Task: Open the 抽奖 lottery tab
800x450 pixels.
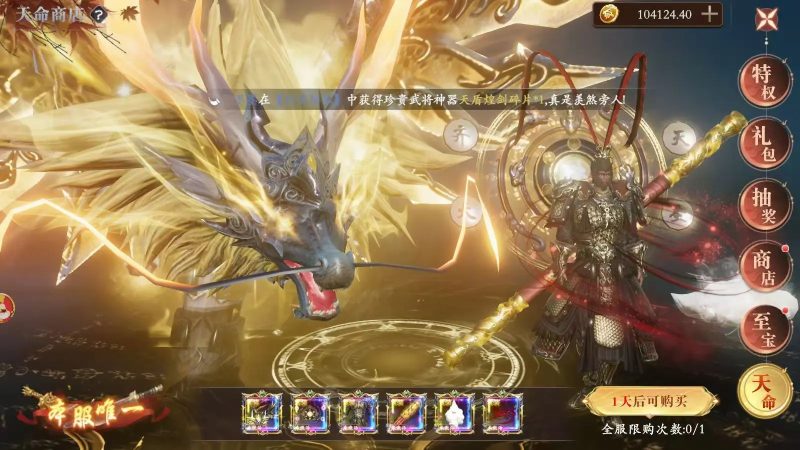Action: [x=764, y=205]
